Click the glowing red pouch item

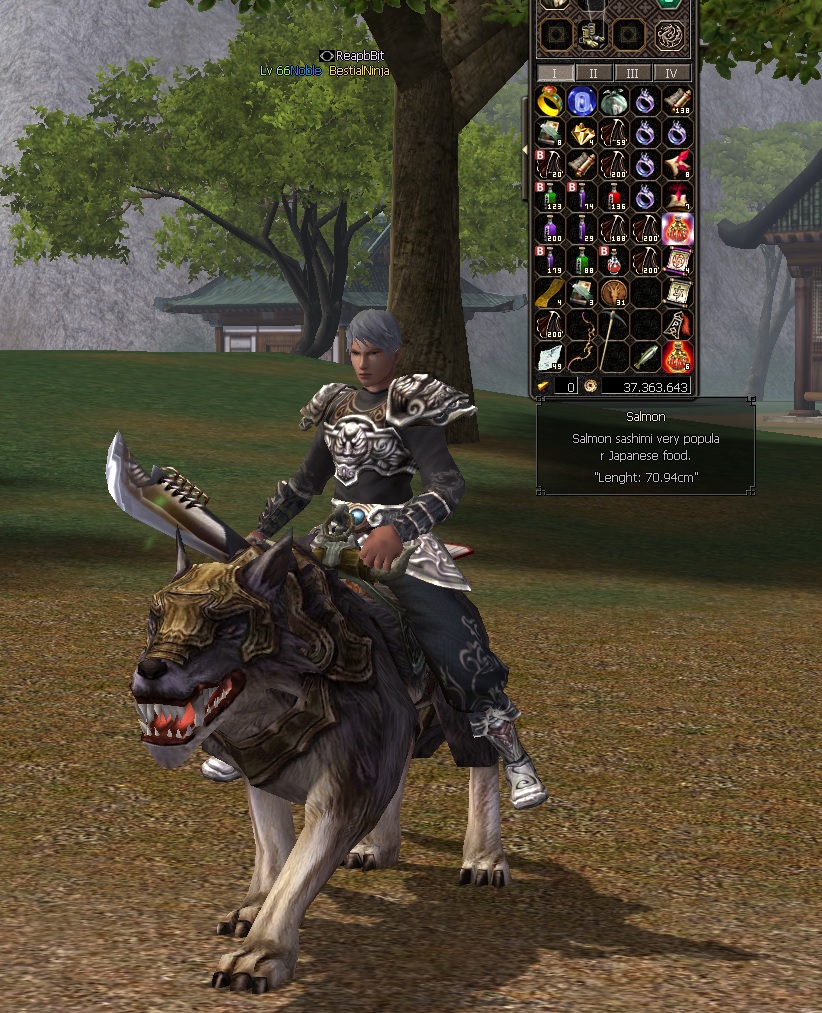pos(677,229)
